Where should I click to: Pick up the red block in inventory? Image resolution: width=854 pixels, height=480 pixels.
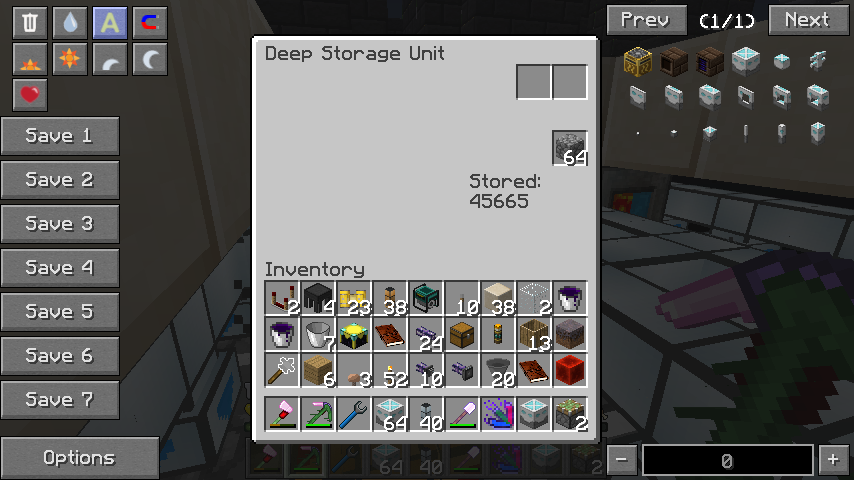[x=570, y=370]
